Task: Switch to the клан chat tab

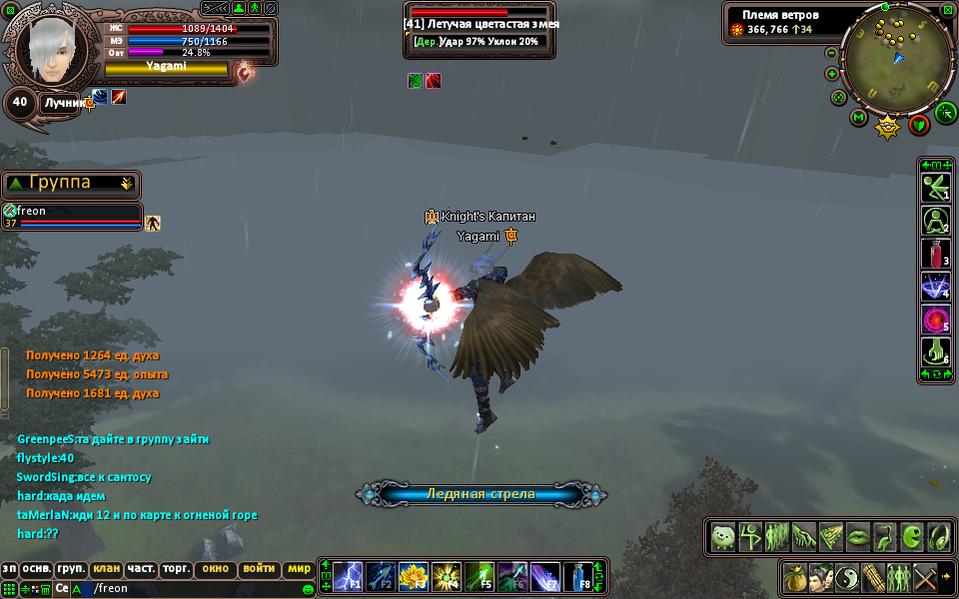Action: tap(106, 568)
